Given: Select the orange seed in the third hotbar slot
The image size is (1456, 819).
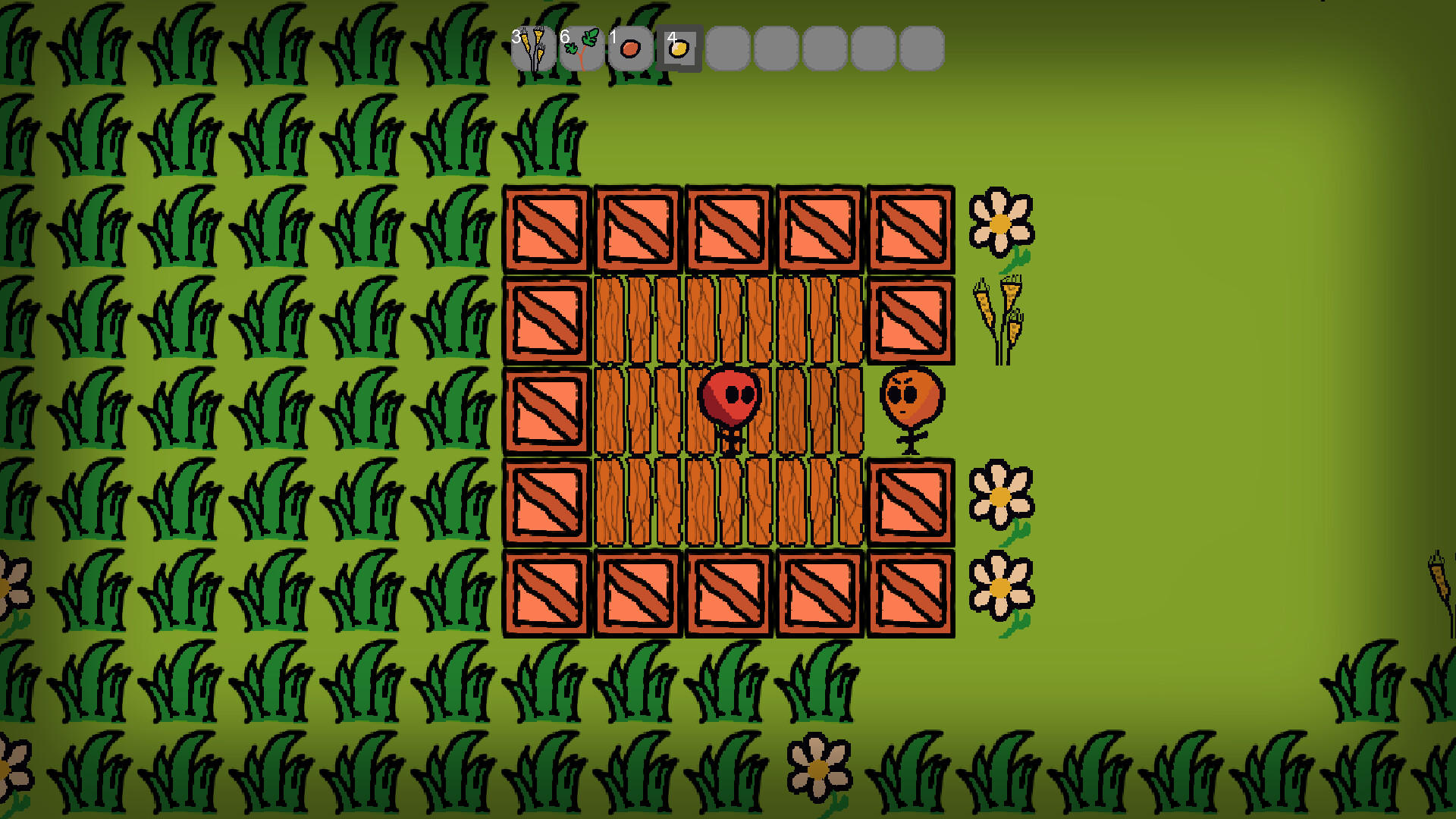Looking at the screenshot, I should [x=631, y=47].
